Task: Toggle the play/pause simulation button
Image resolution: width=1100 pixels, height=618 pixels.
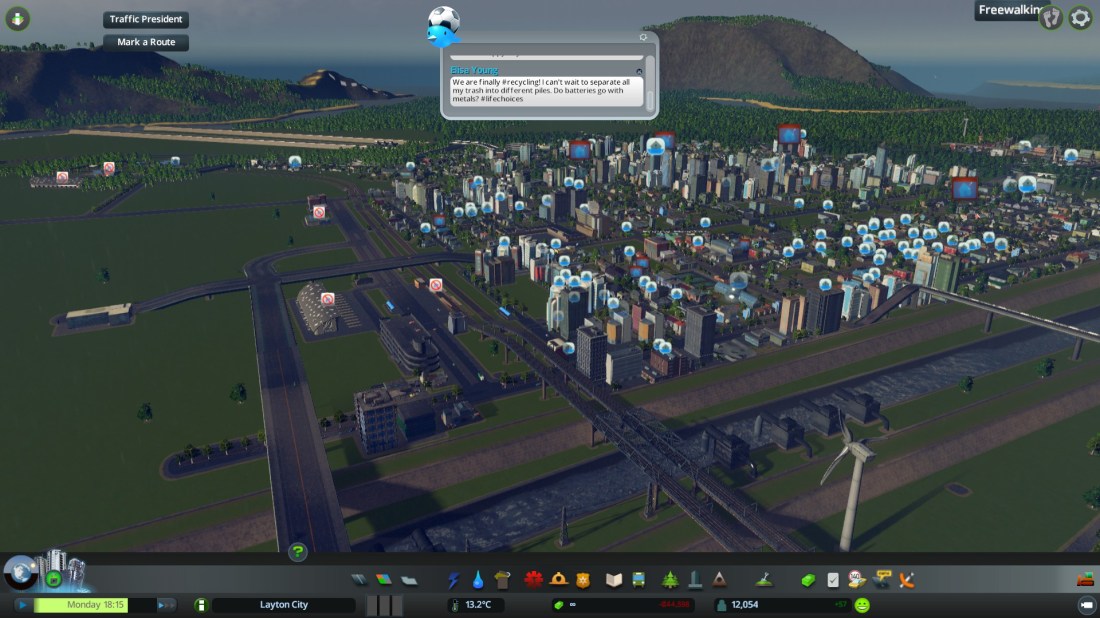Action: pyautogui.click(x=22, y=605)
